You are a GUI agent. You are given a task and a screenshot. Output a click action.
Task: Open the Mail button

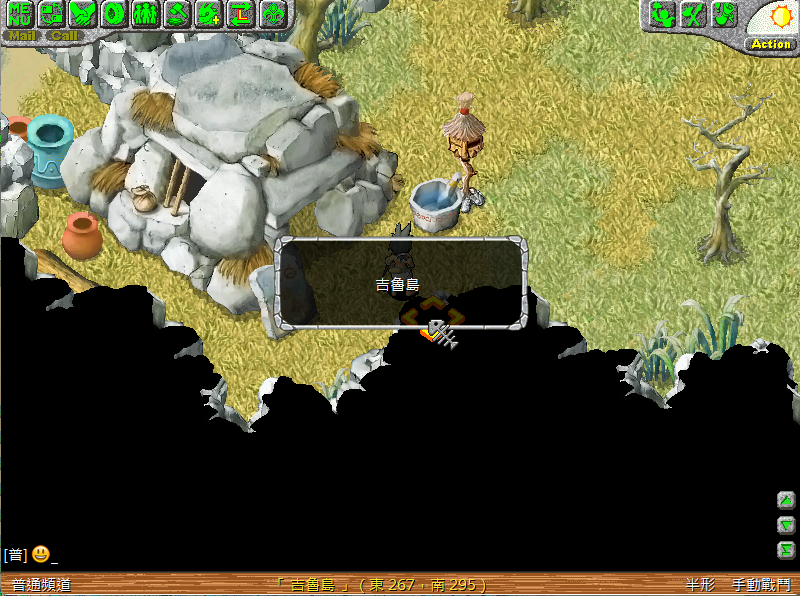pyautogui.click(x=22, y=36)
